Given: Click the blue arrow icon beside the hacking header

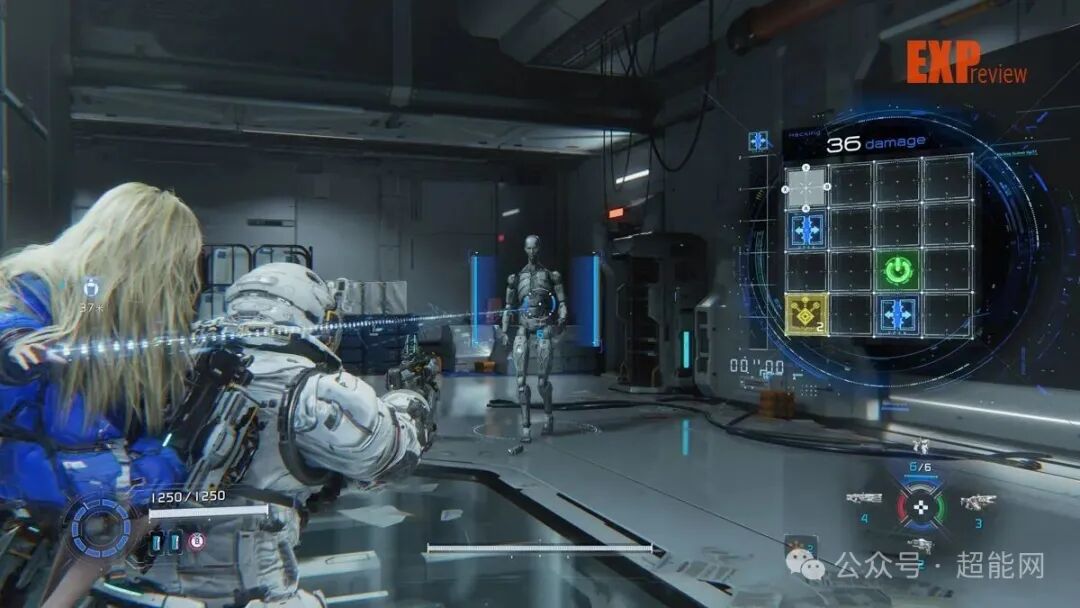Looking at the screenshot, I should 759,141.
